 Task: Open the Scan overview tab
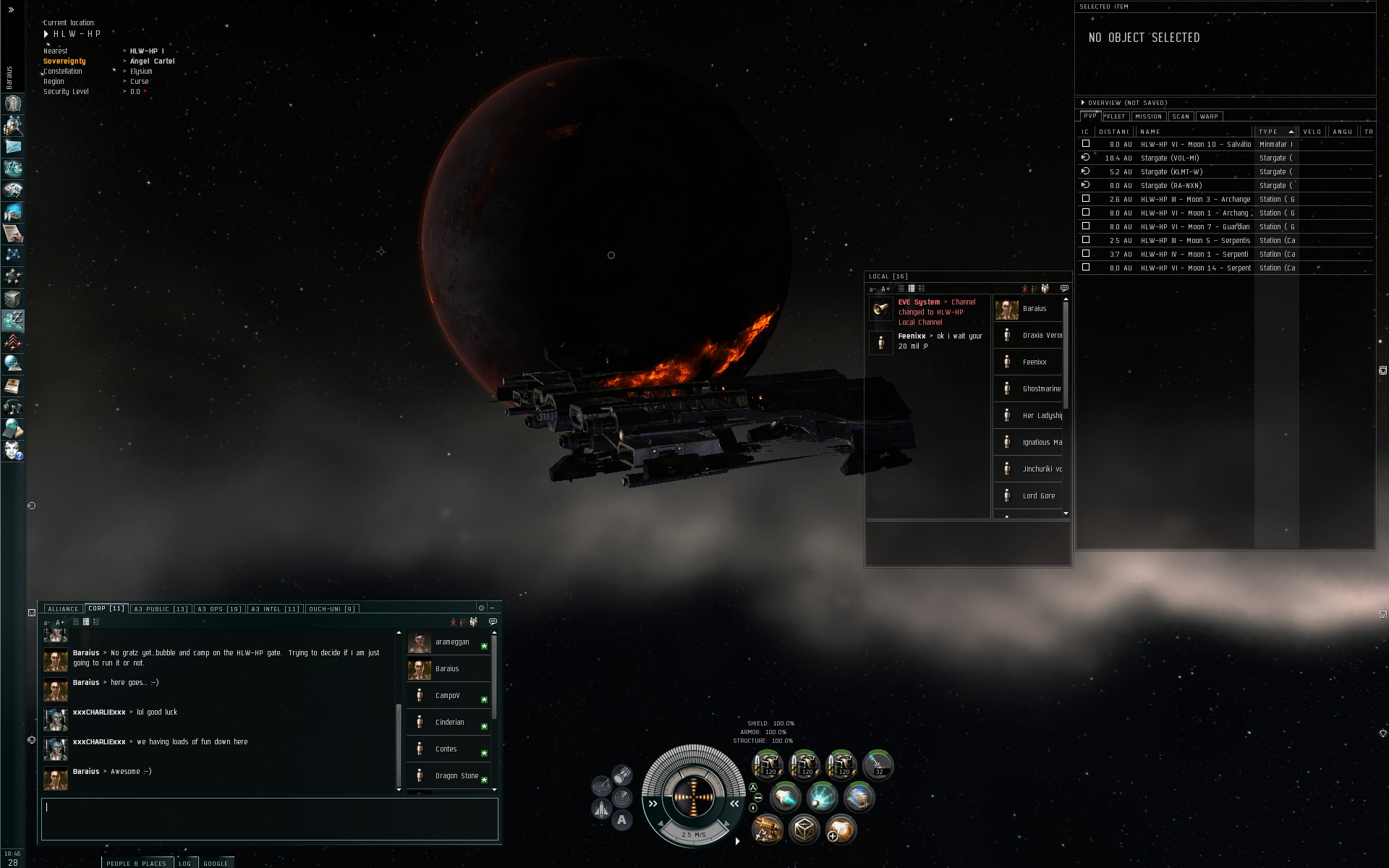tap(1181, 116)
